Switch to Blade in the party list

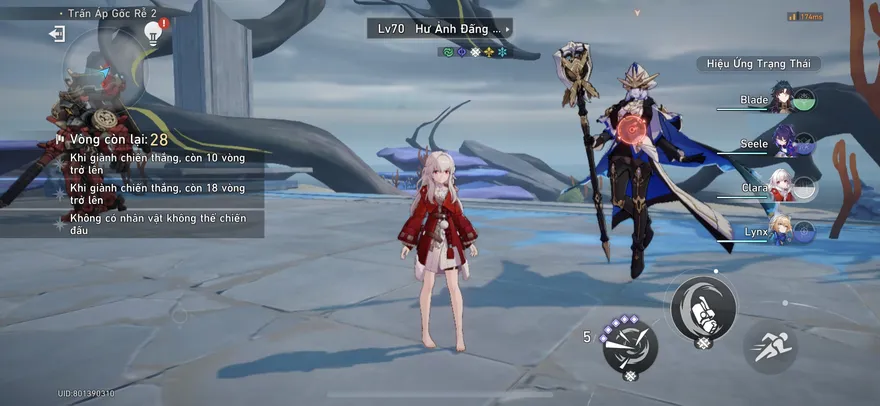coord(780,100)
